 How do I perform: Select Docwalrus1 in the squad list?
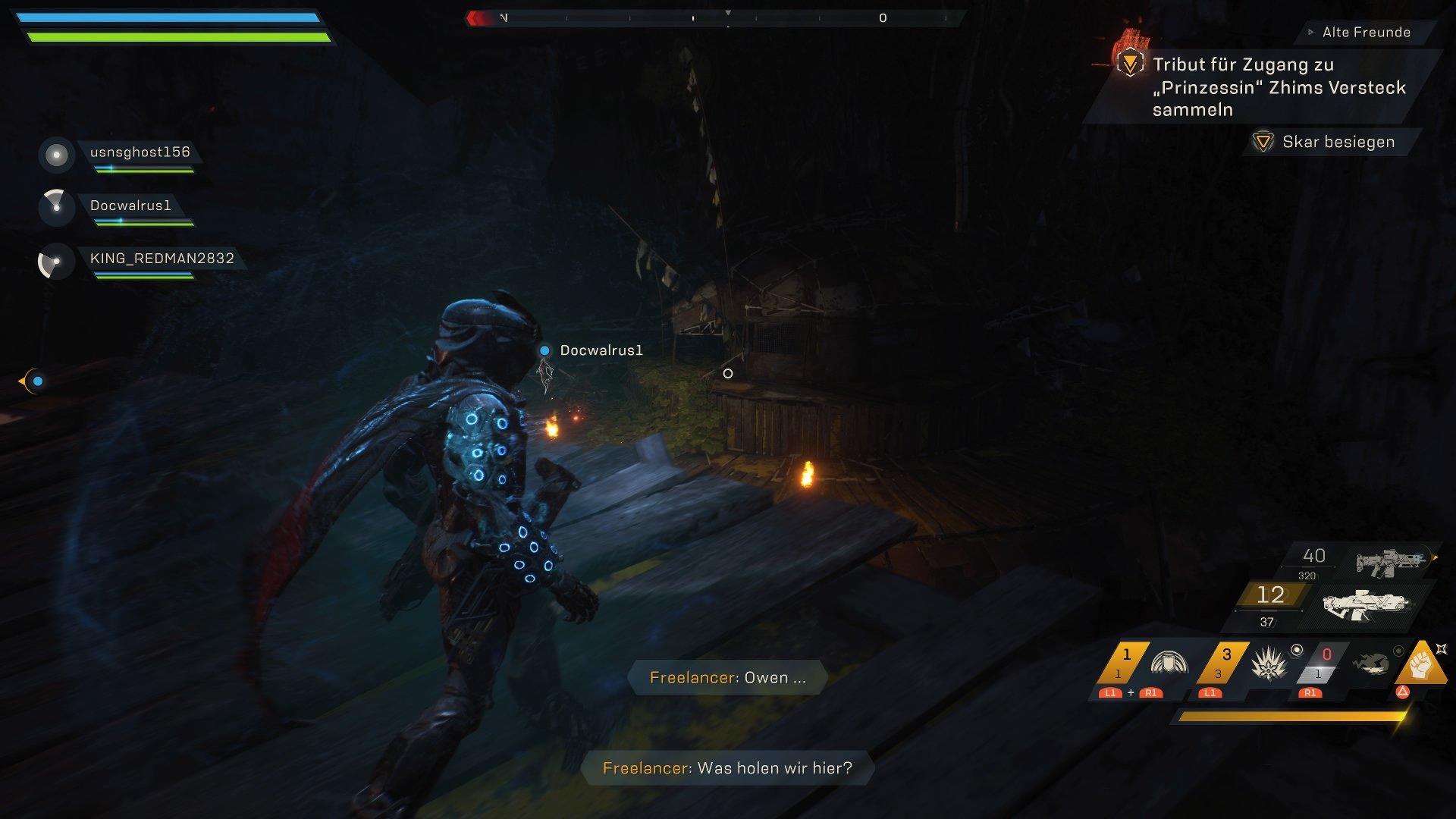[130, 206]
